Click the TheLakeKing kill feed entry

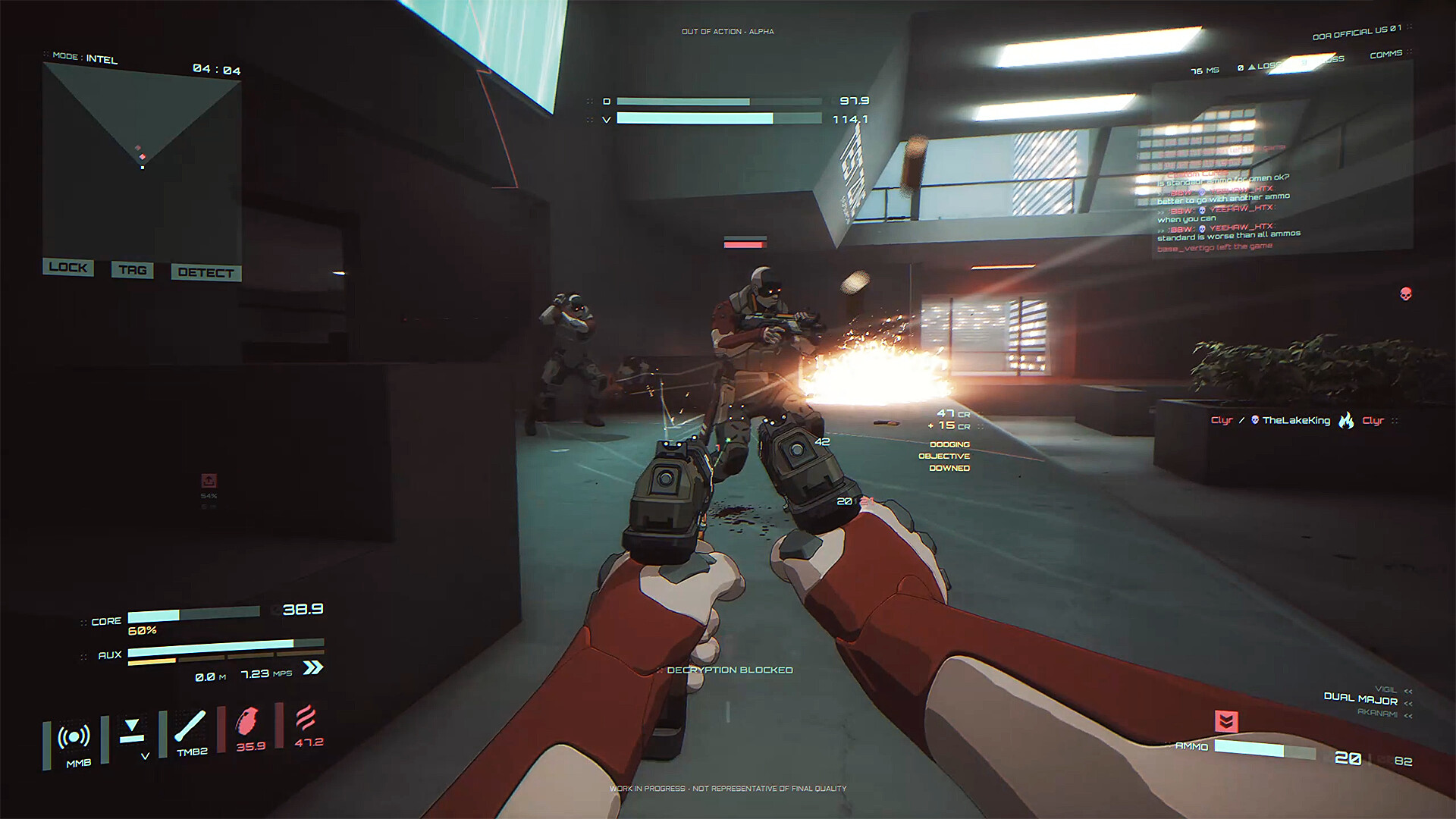click(x=1295, y=420)
